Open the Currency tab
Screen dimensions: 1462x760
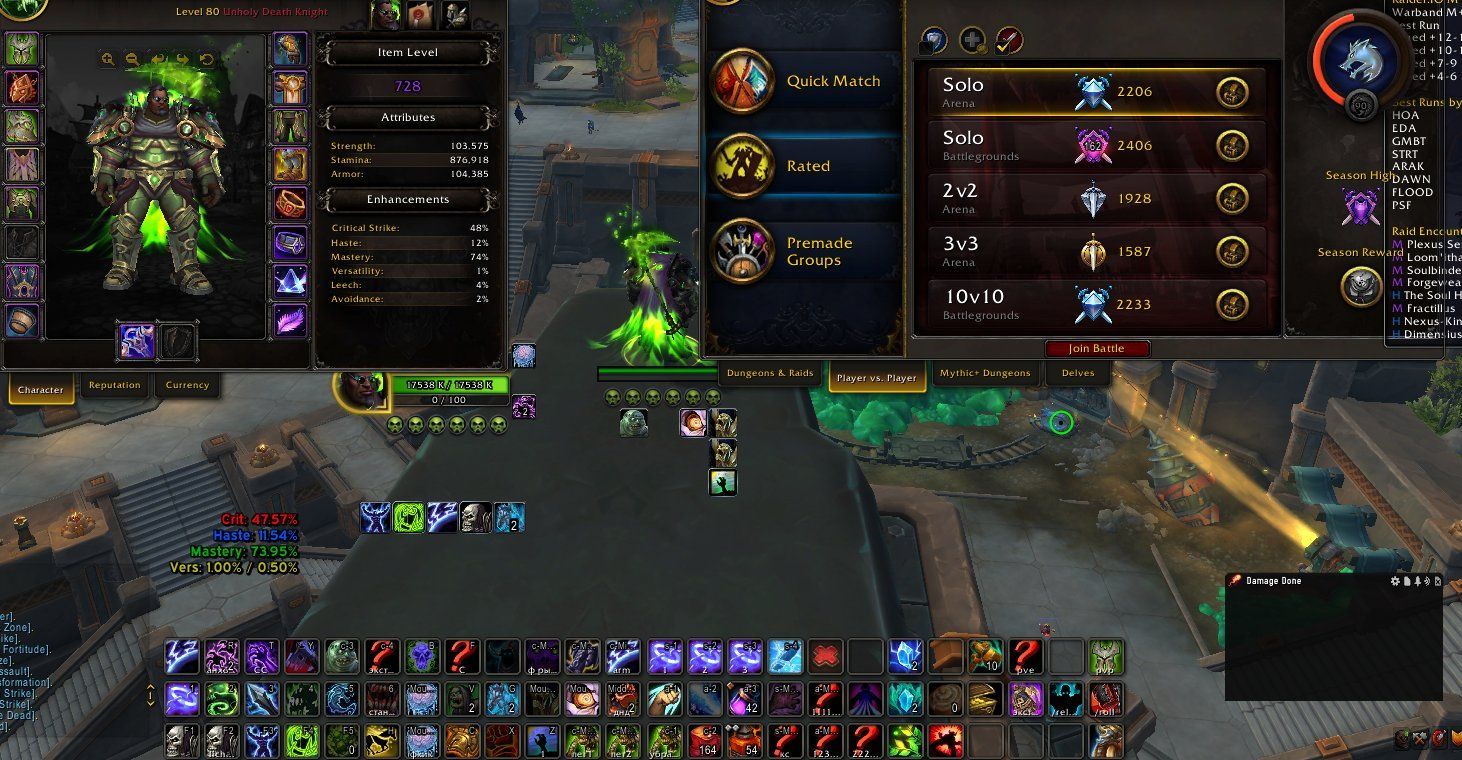coord(187,386)
